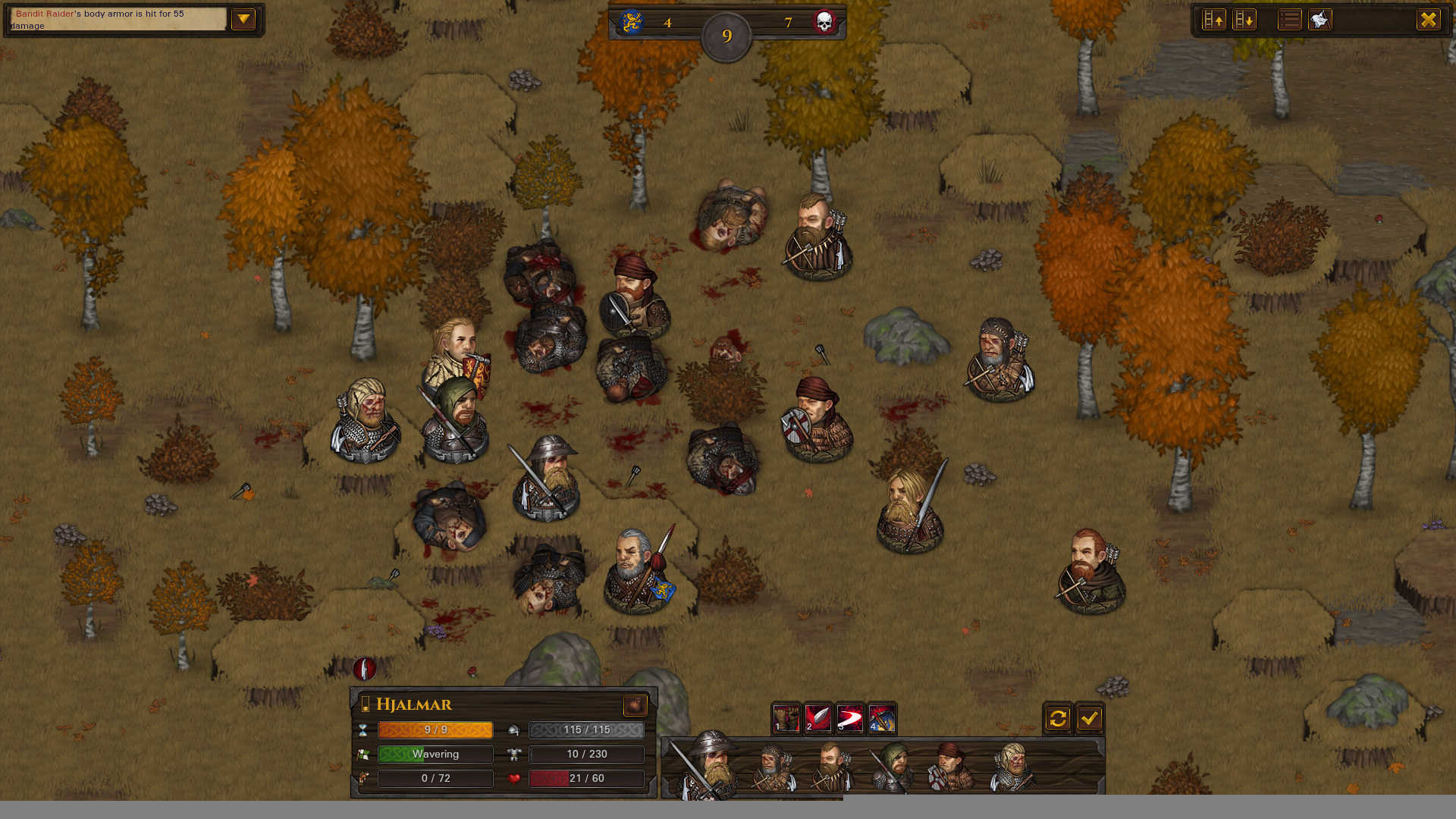The image size is (1456, 819).
Task: Raise the camera elevation level
Action: pyautogui.click(x=1214, y=20)
